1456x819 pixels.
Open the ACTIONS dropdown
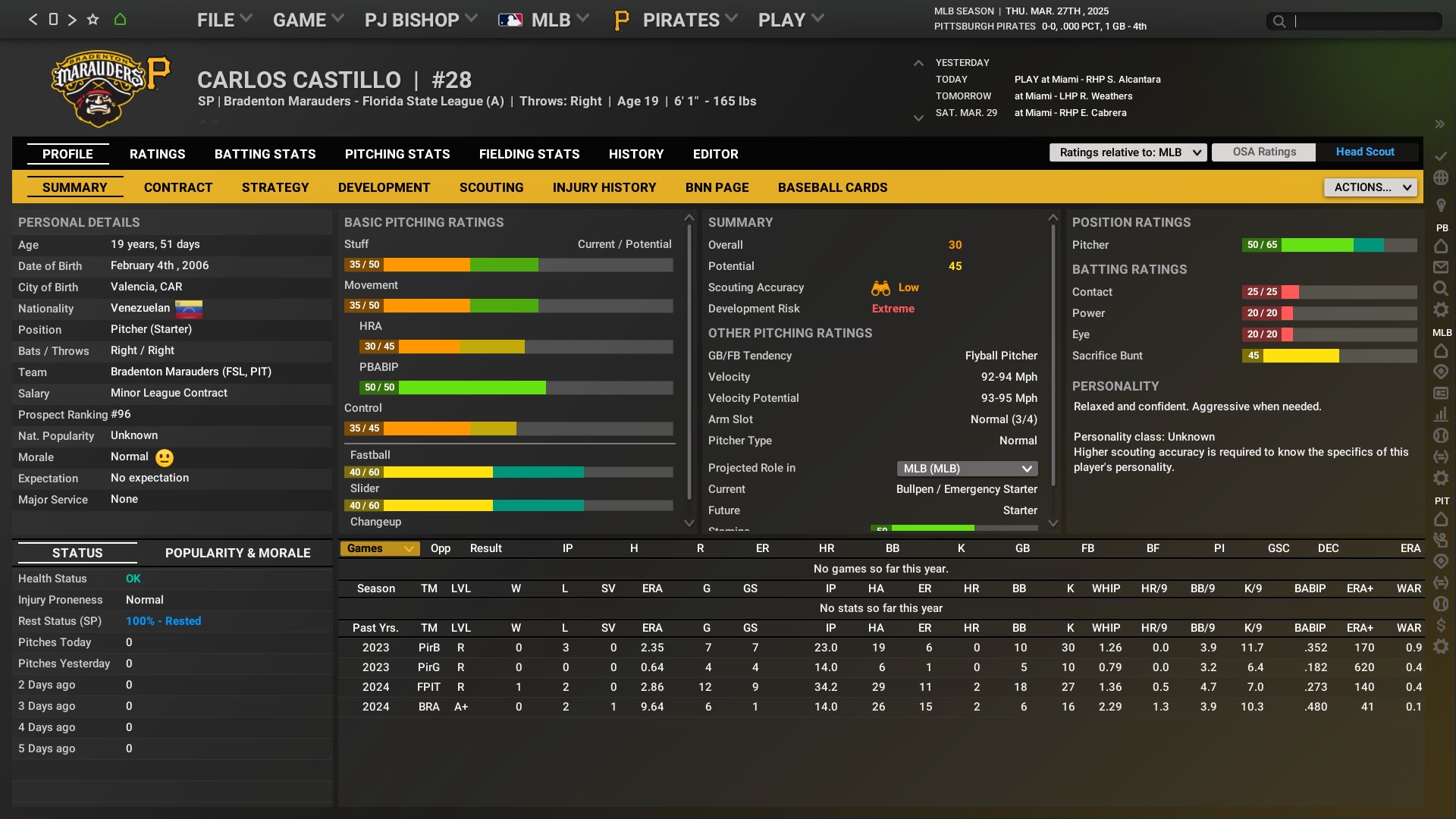[x=1370, y=187]
